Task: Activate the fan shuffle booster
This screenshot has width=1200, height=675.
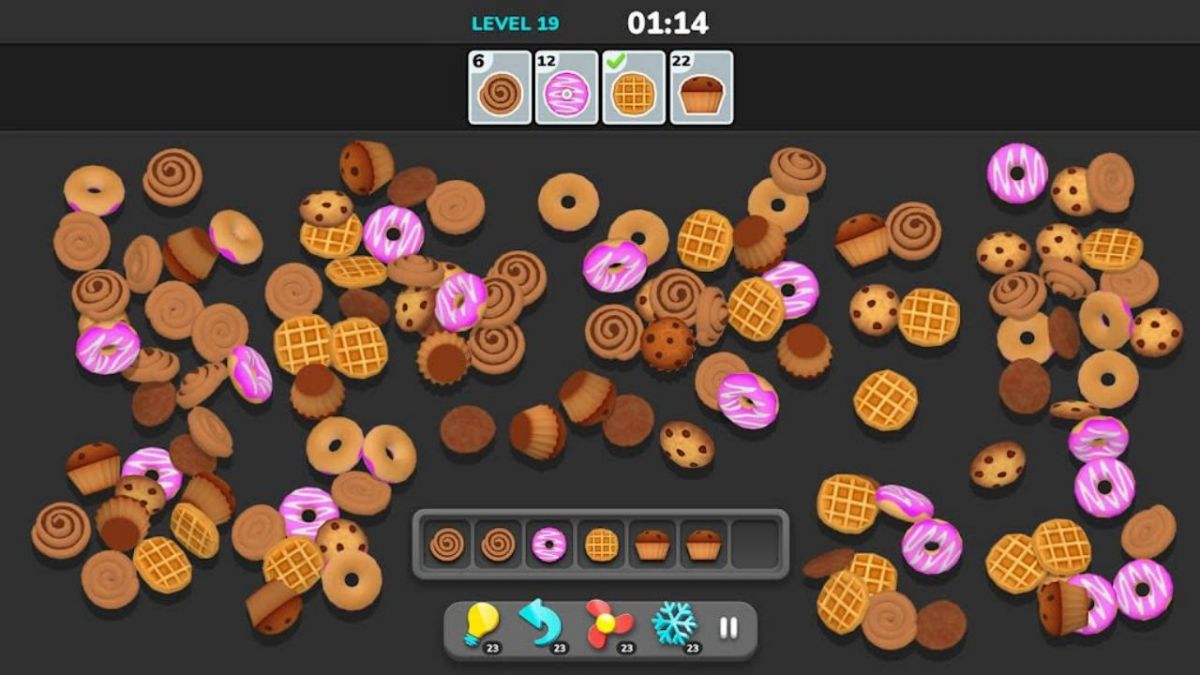Action: pyautogui.click(x=608, y=625)
